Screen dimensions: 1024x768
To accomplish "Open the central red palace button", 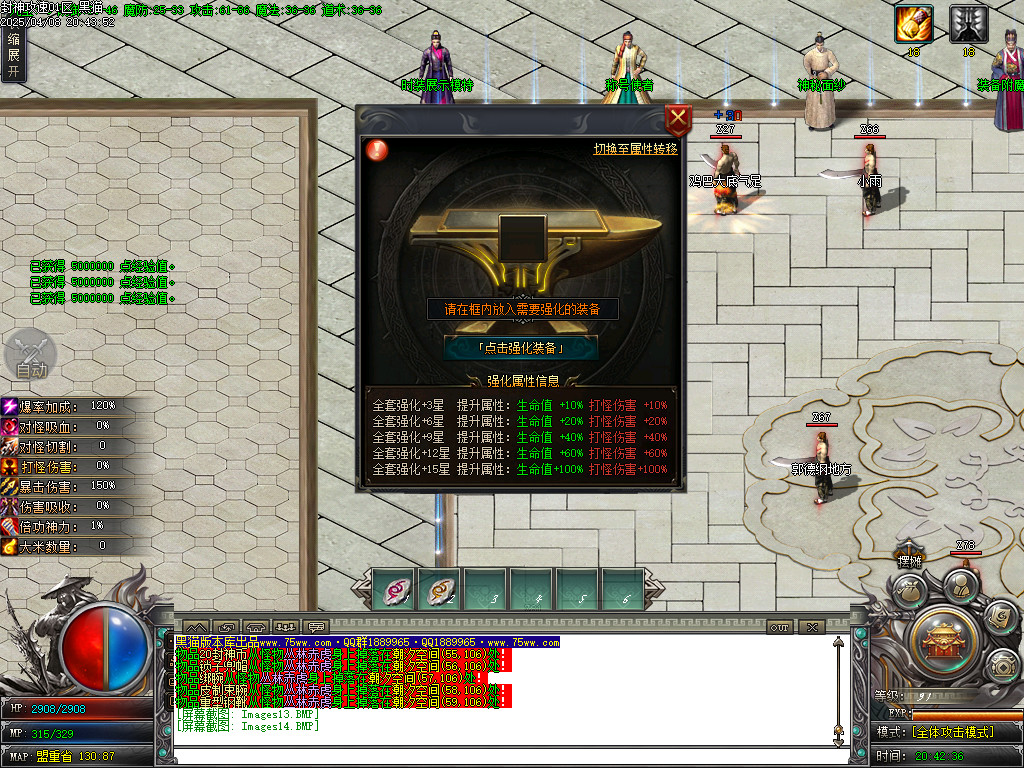I will click(x=942, y=637).
